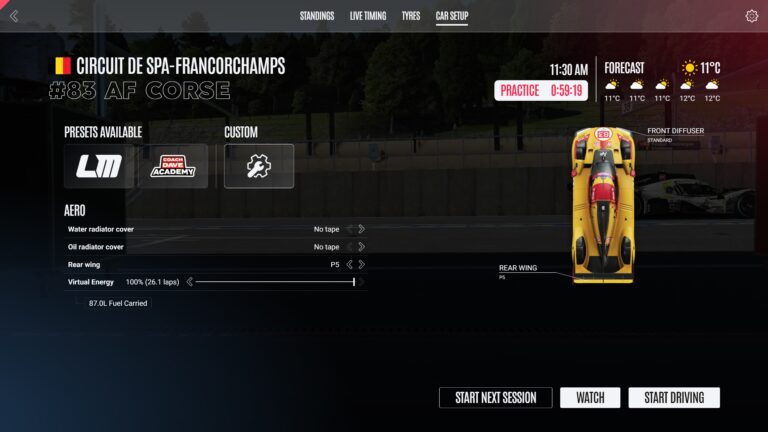Increase oil radiator cover tape

tap(361, 247)
